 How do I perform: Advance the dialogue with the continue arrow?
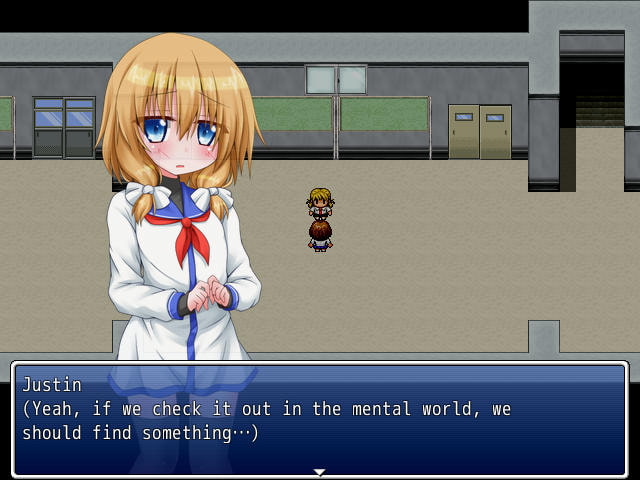319,471
